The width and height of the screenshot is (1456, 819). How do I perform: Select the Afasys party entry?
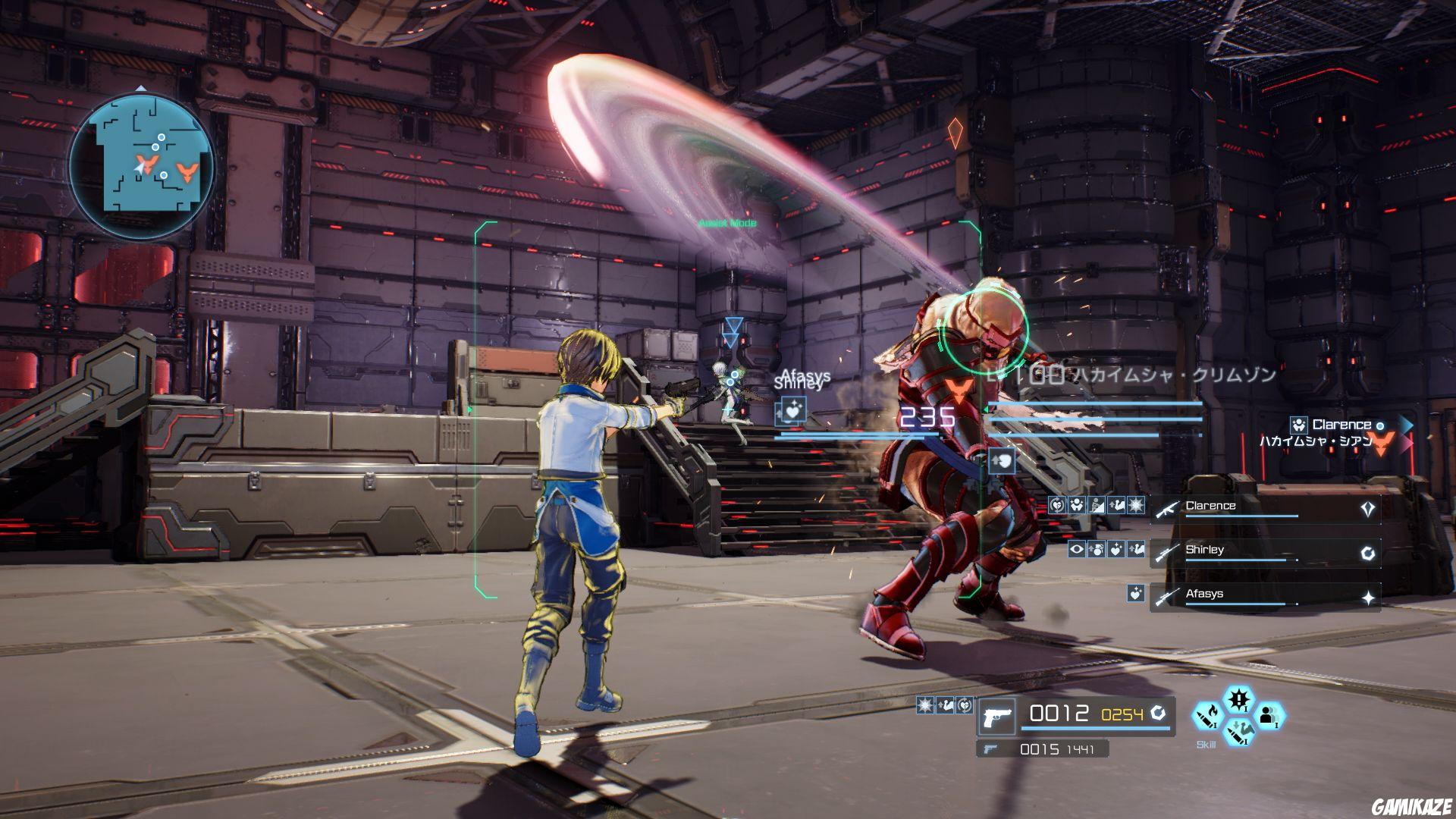tap(1206, 594)
